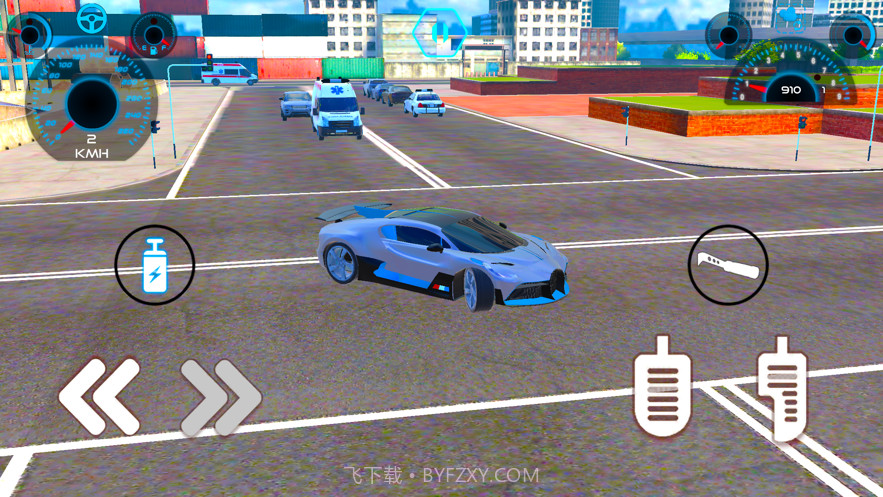
Task: Steer right with the double-chevron arrow
Action: 220,396
